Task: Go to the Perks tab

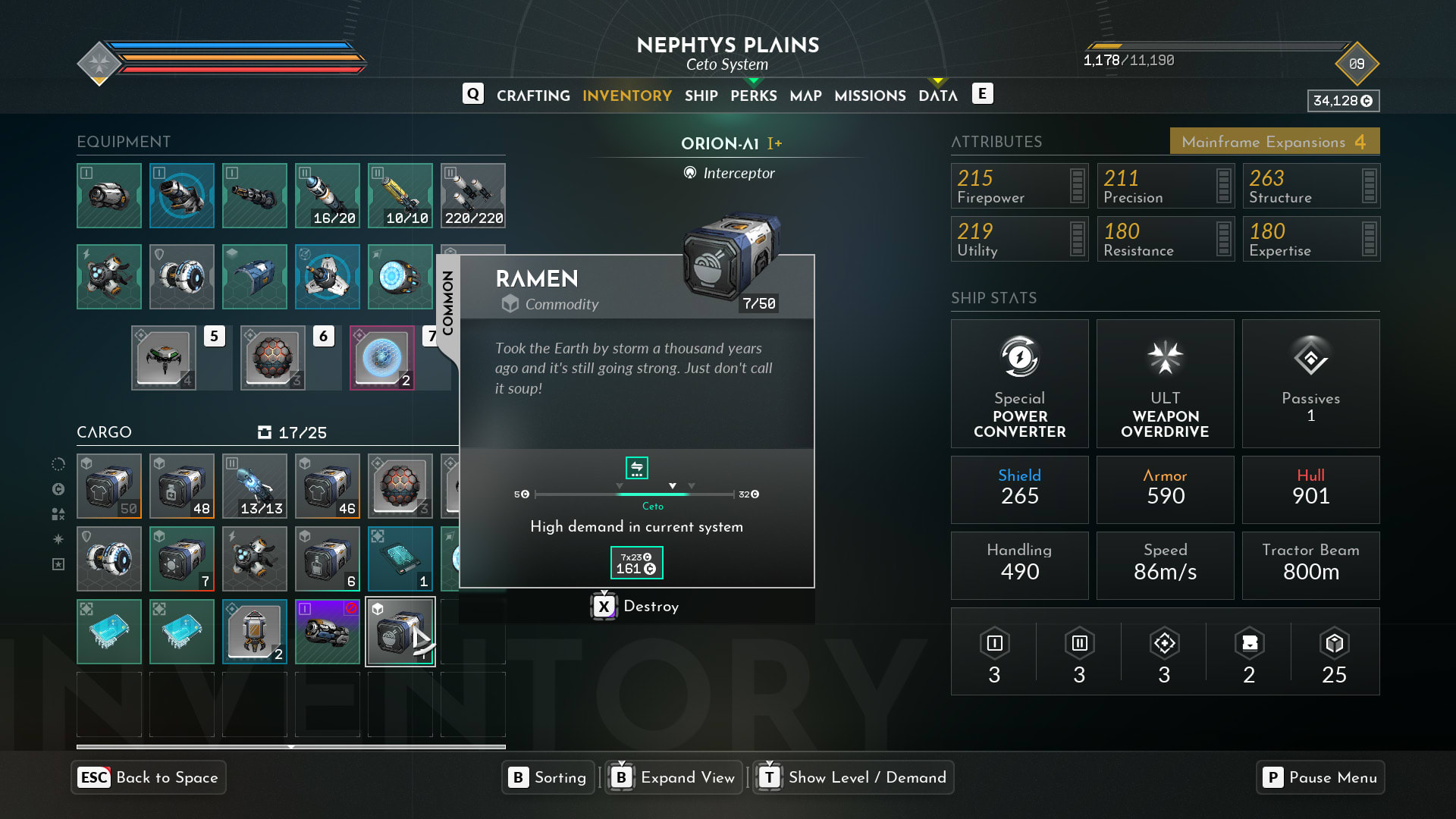Action: click(x=753, y=96)
